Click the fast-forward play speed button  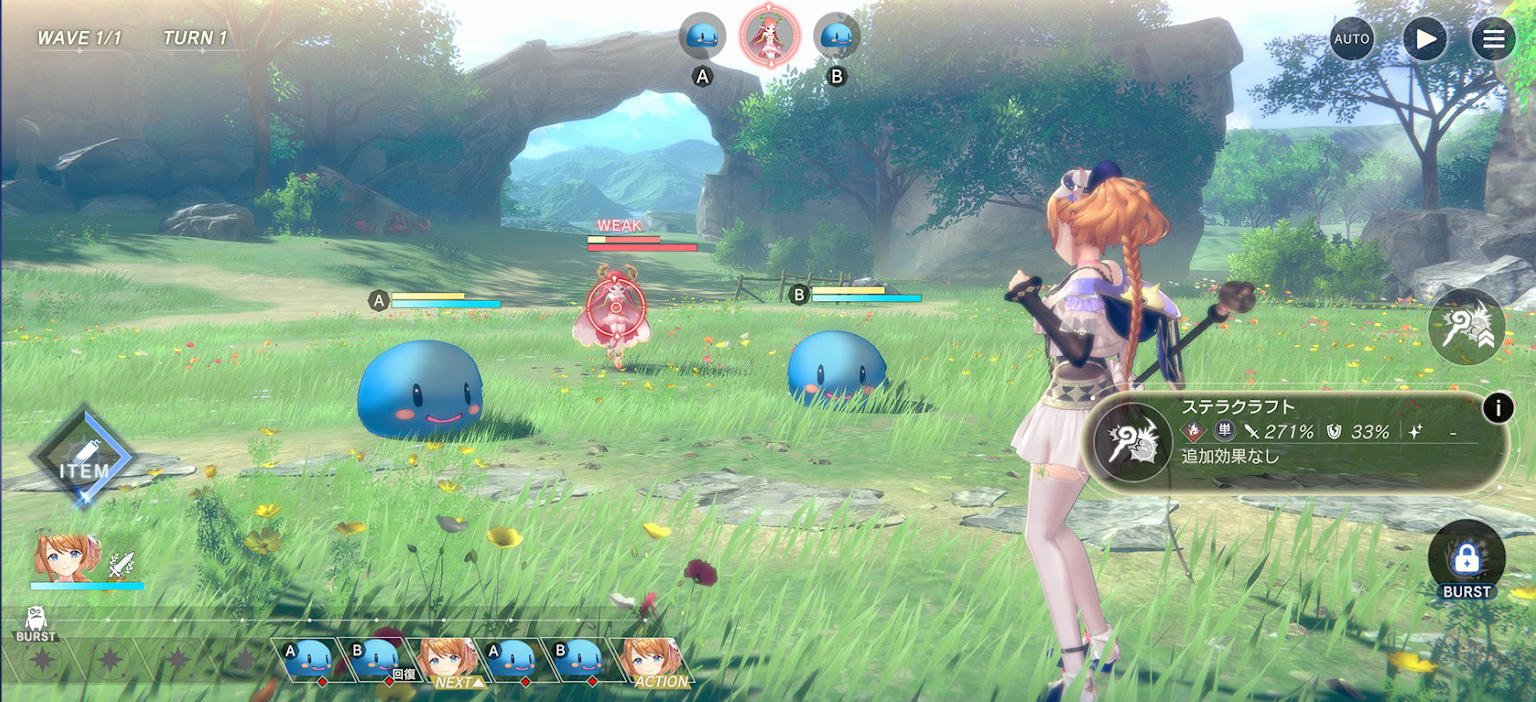[x=1424, y=39]
